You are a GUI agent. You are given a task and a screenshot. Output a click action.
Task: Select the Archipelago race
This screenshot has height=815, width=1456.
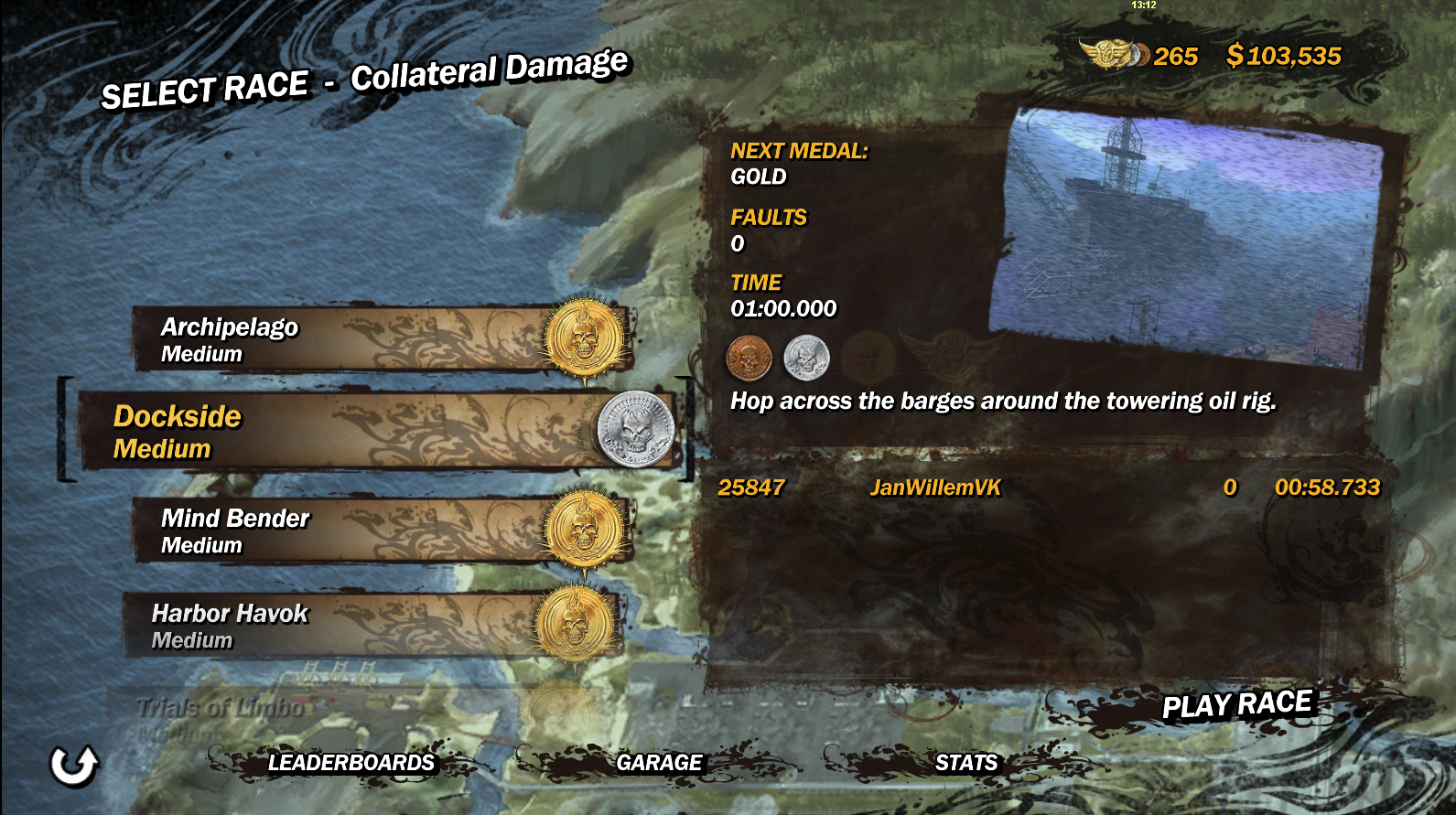click(380, 338)
